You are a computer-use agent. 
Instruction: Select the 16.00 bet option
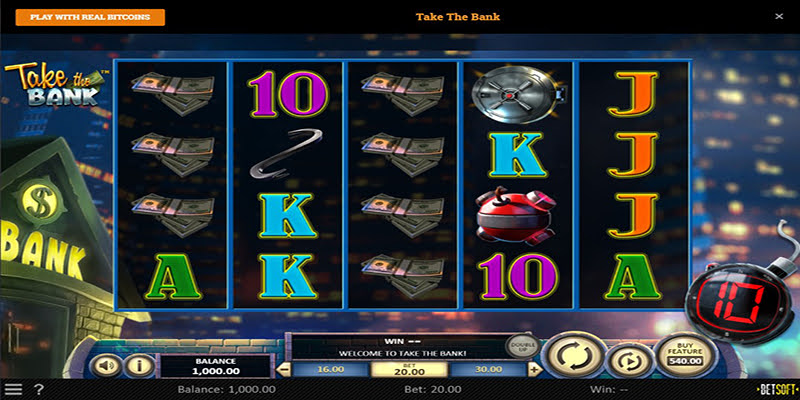pyautogui.click(x=330, y=369)
